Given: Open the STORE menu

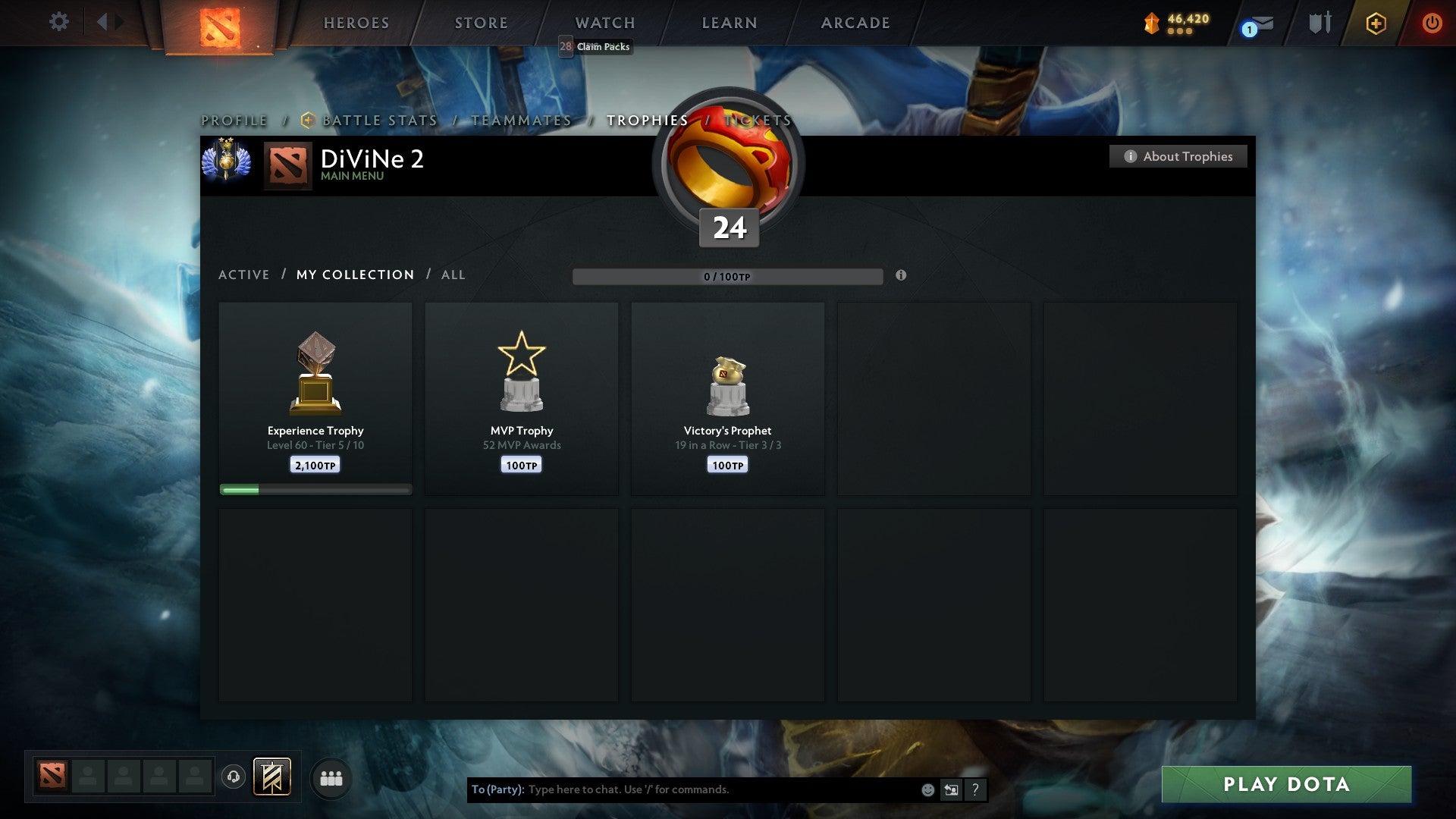Looking at the screenshot, I should click(x=481, y=22).
